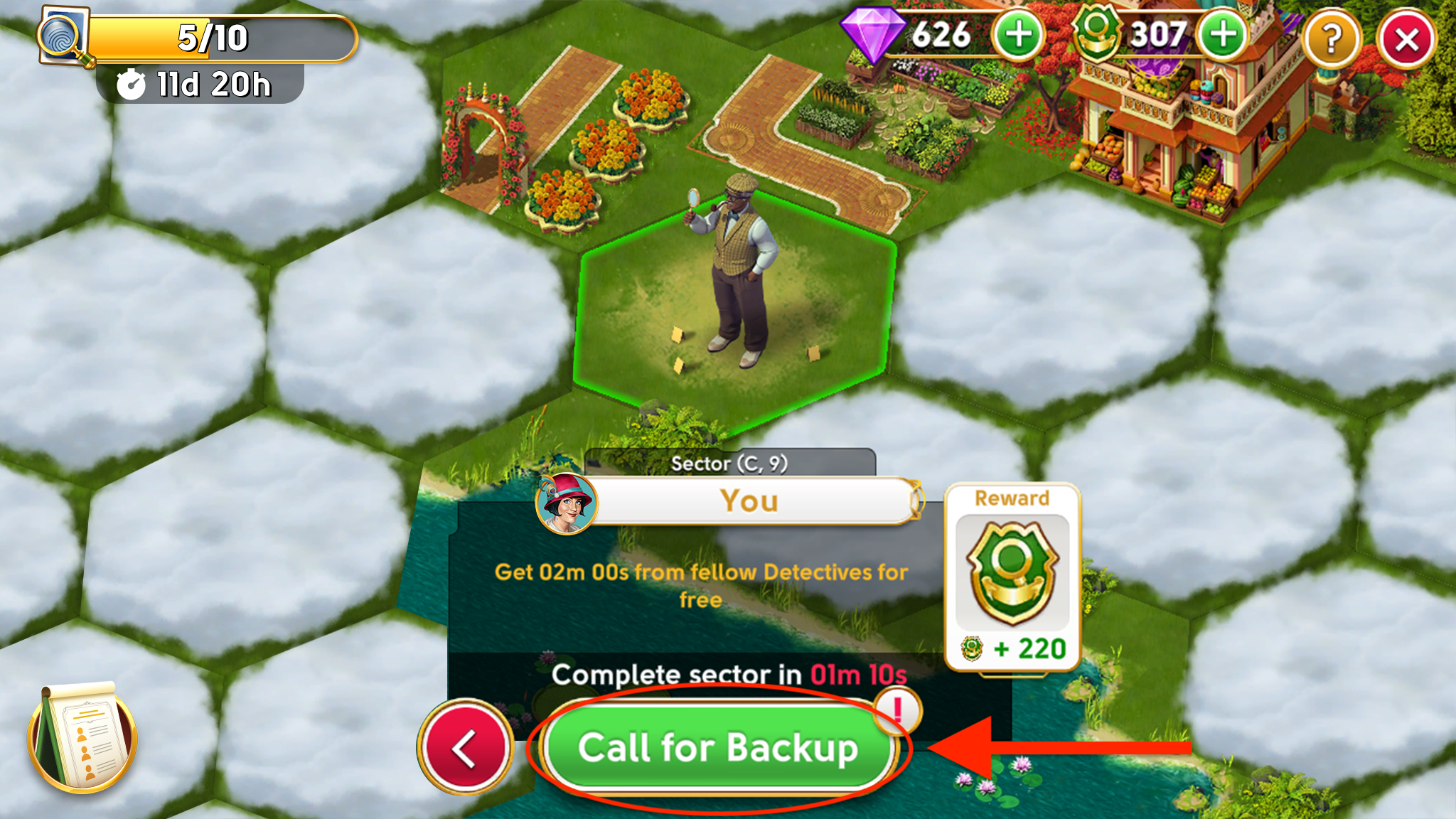1456x819 pixels.
Task: Buy more detective badges with the plus button
Action: [x=1223, y=36]
